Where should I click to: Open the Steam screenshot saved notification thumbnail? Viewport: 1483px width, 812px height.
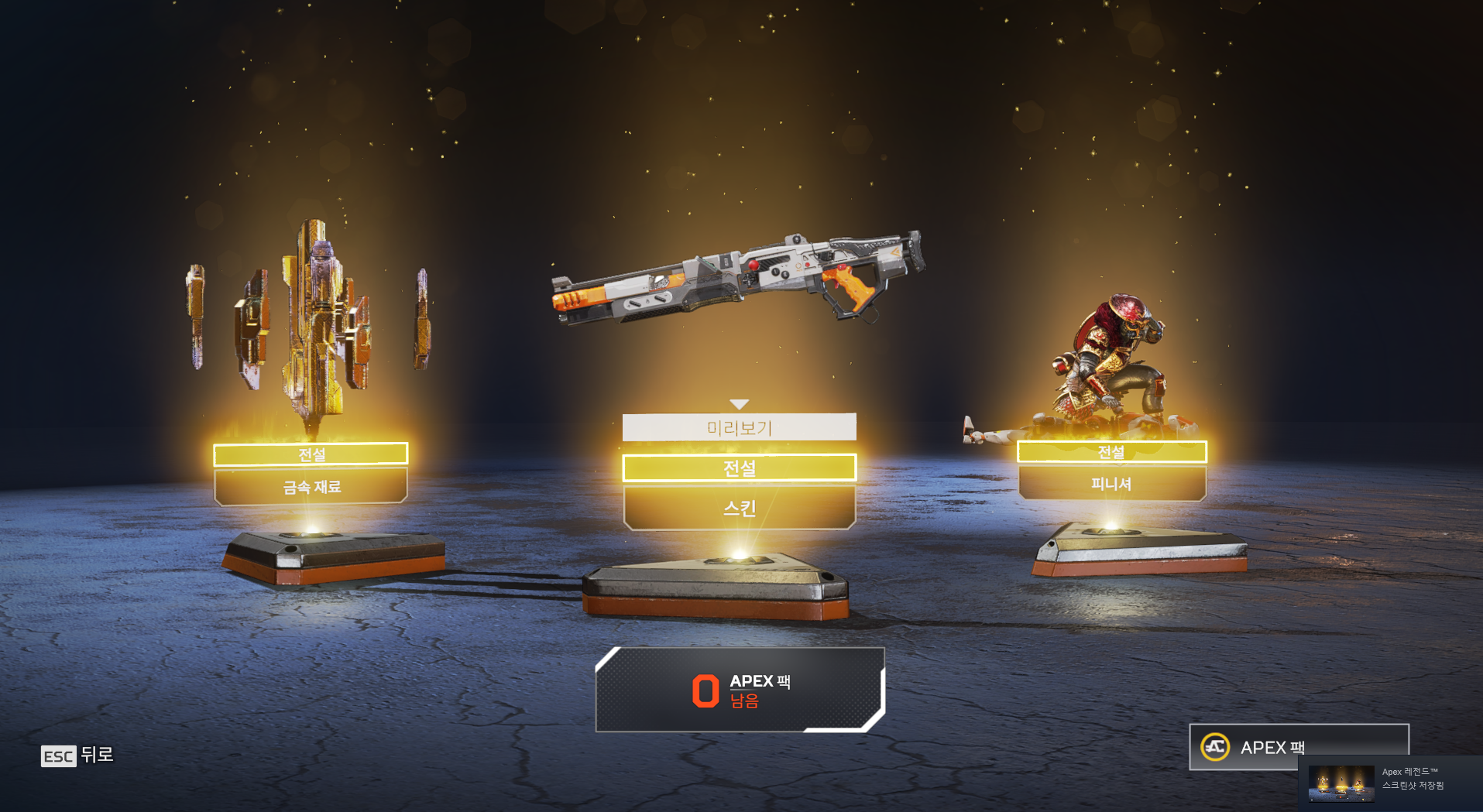point(1341,784)
